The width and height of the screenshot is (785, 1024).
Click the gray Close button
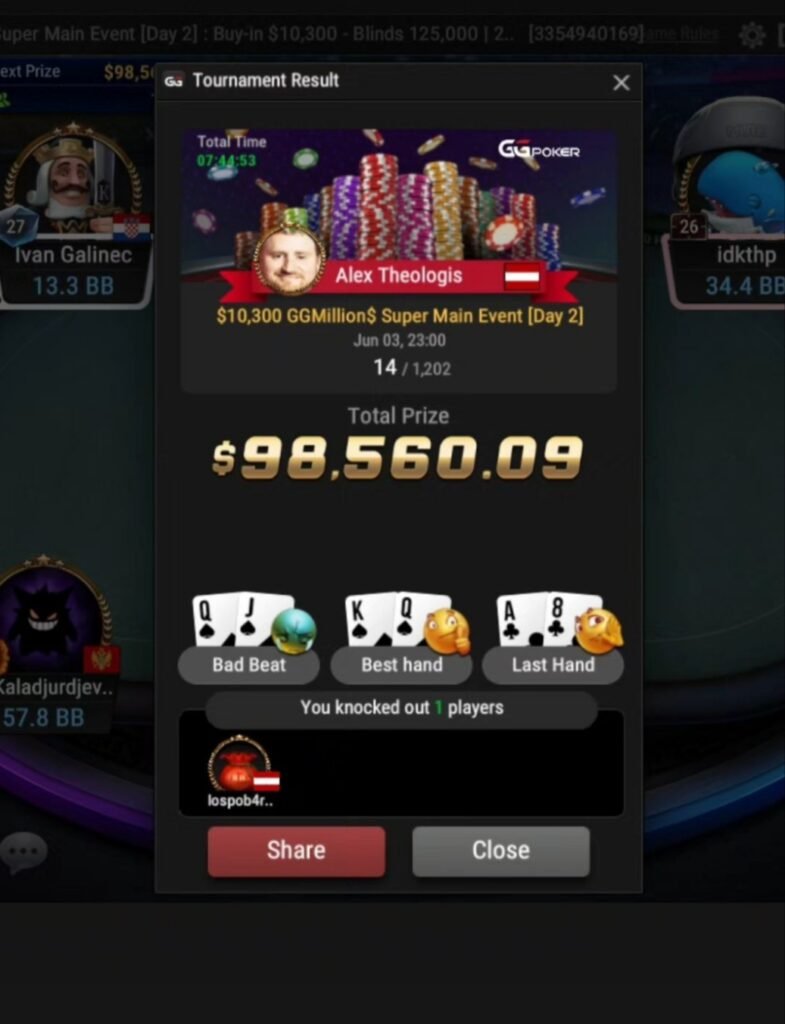(500, 851)
